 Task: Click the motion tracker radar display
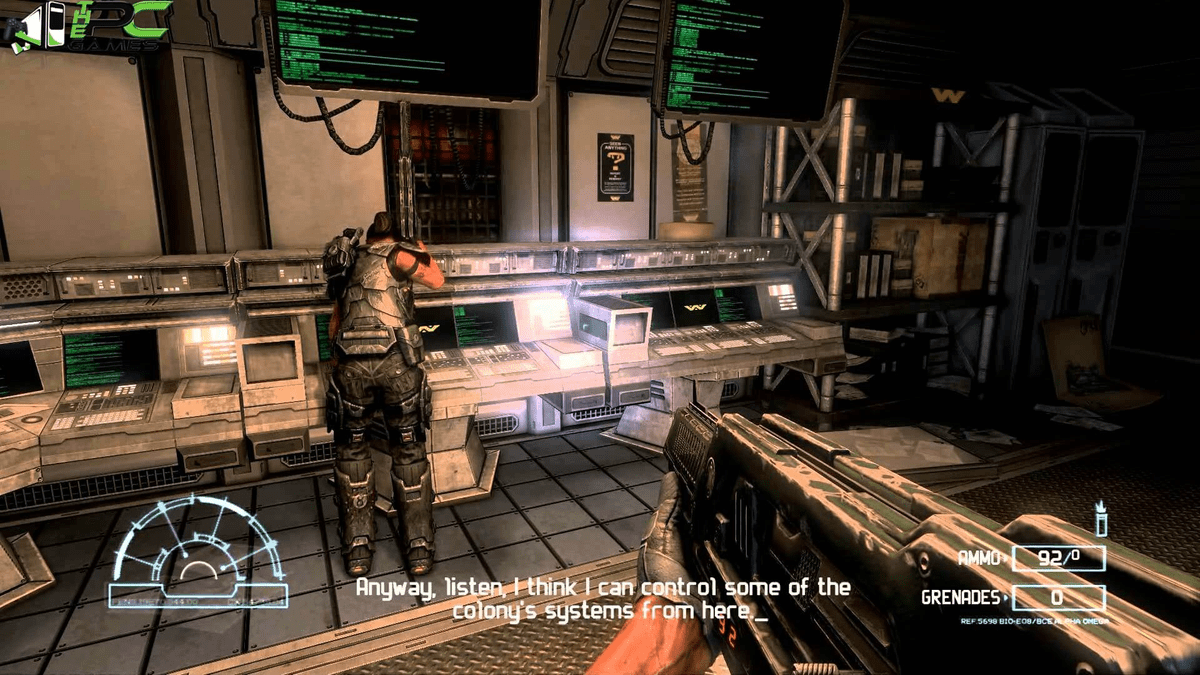coord(198,552)
